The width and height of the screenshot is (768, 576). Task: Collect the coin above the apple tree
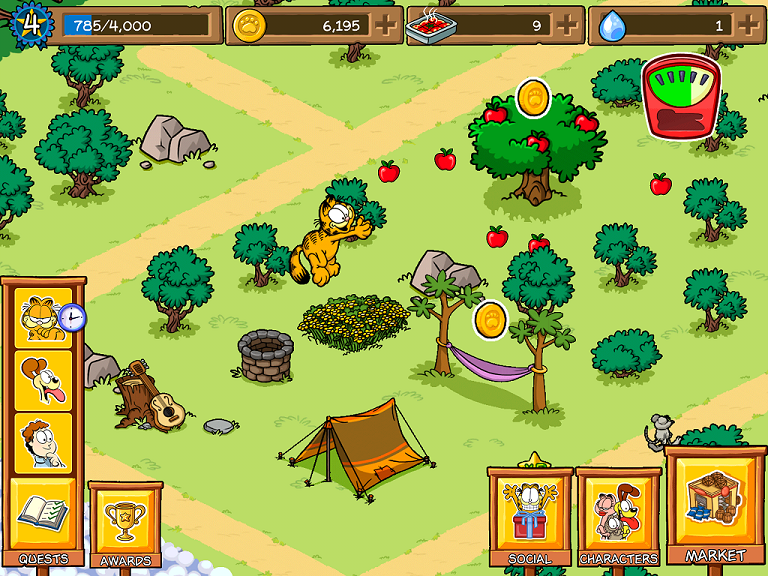533,98
